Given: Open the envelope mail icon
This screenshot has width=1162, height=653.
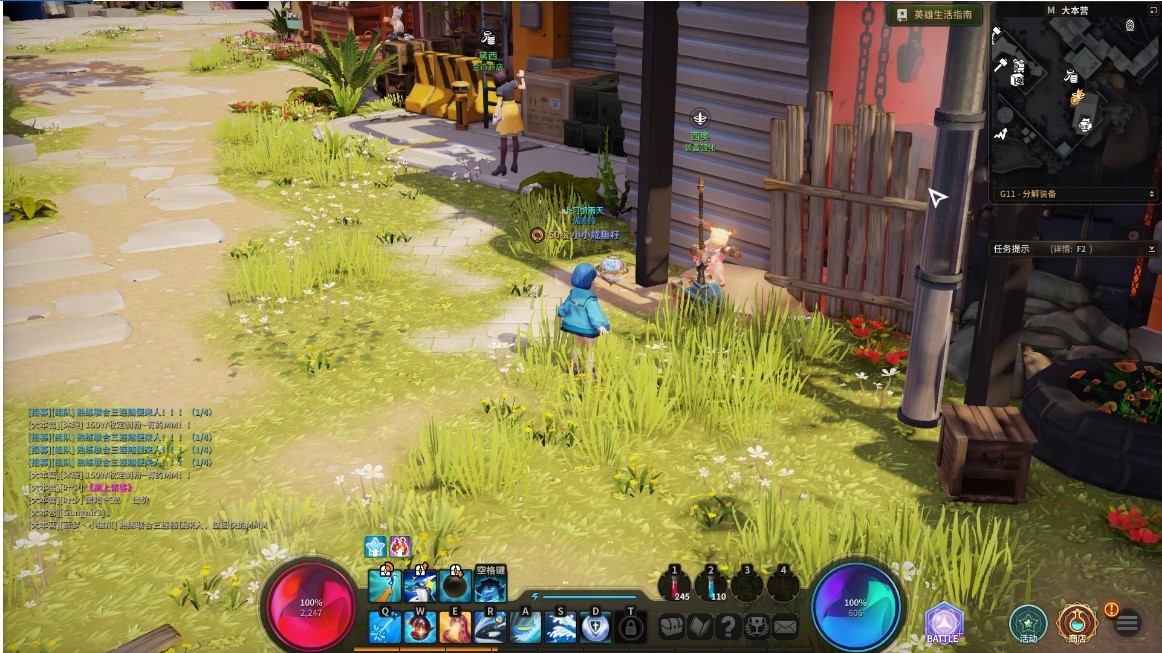Looking at the screenshot, I should click(785, 627).
